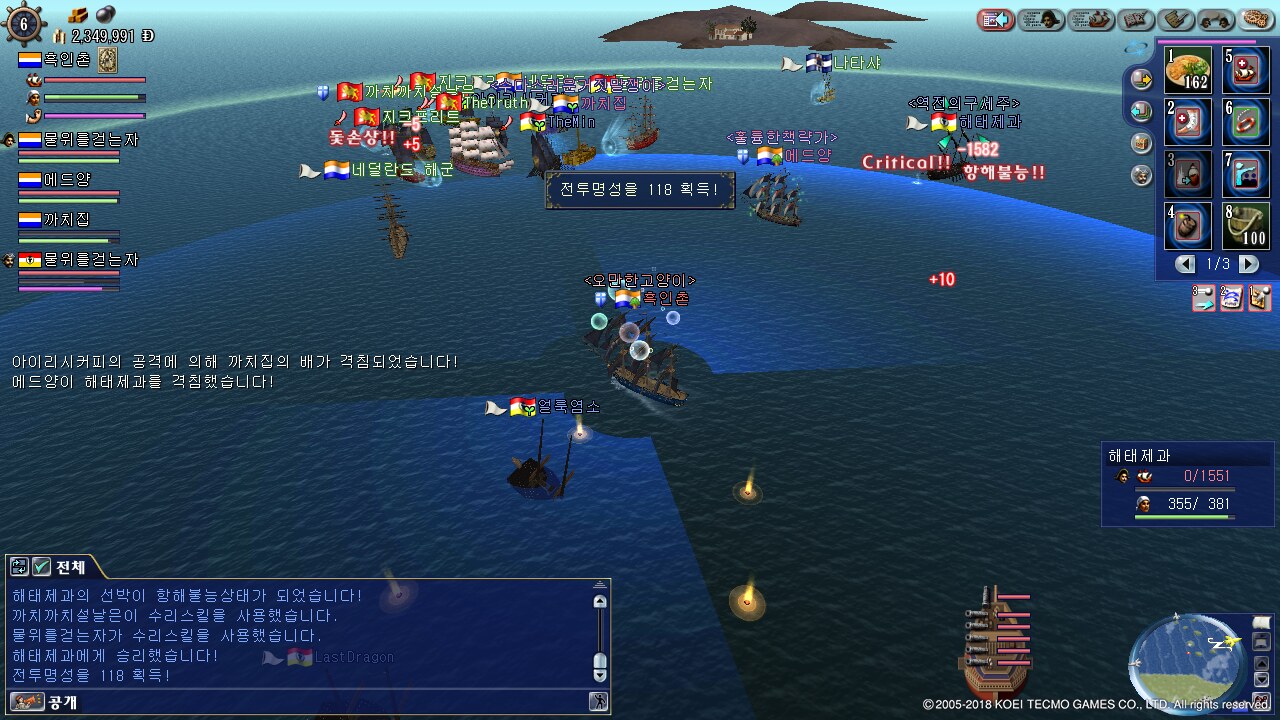Use the wooden bucket in slot 8
Viewport: 1280px width, 720px height.
tap(1246, 226)
